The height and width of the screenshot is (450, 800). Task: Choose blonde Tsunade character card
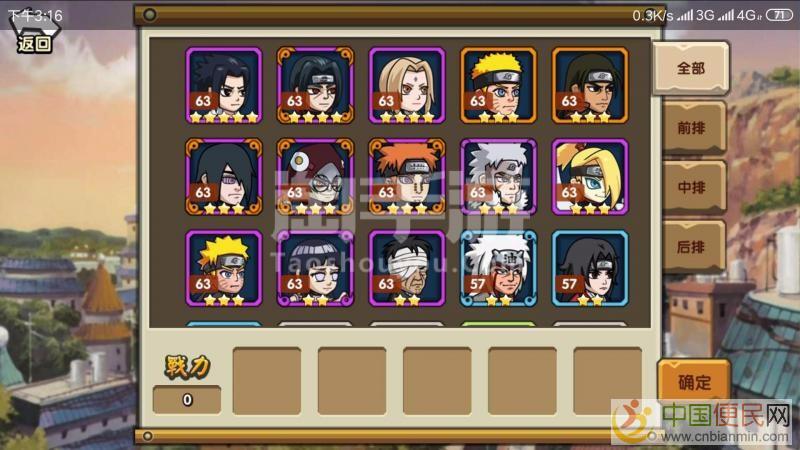pyautogui.click(x=406, y=85)
